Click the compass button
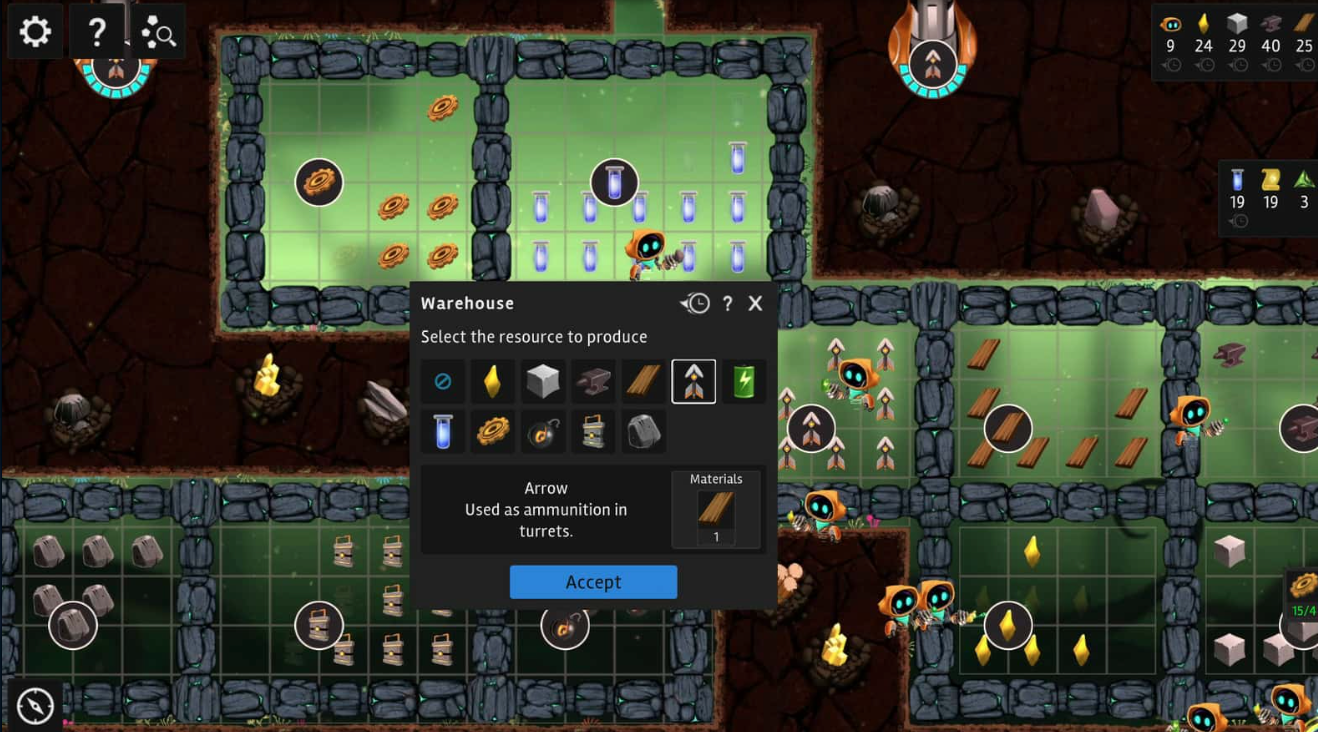 (x=35, y=706)
